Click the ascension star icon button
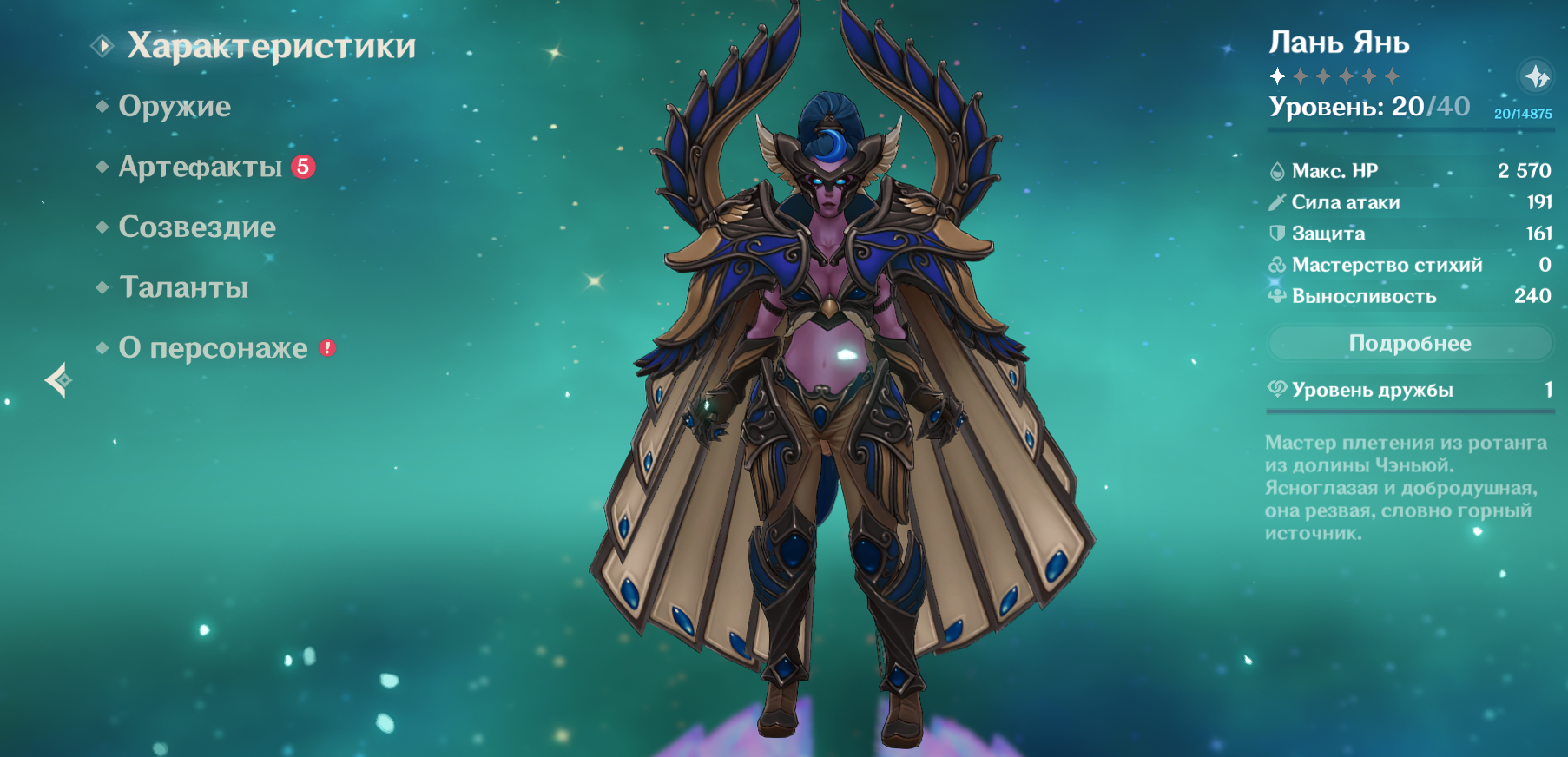 [x=1535, y=76]
